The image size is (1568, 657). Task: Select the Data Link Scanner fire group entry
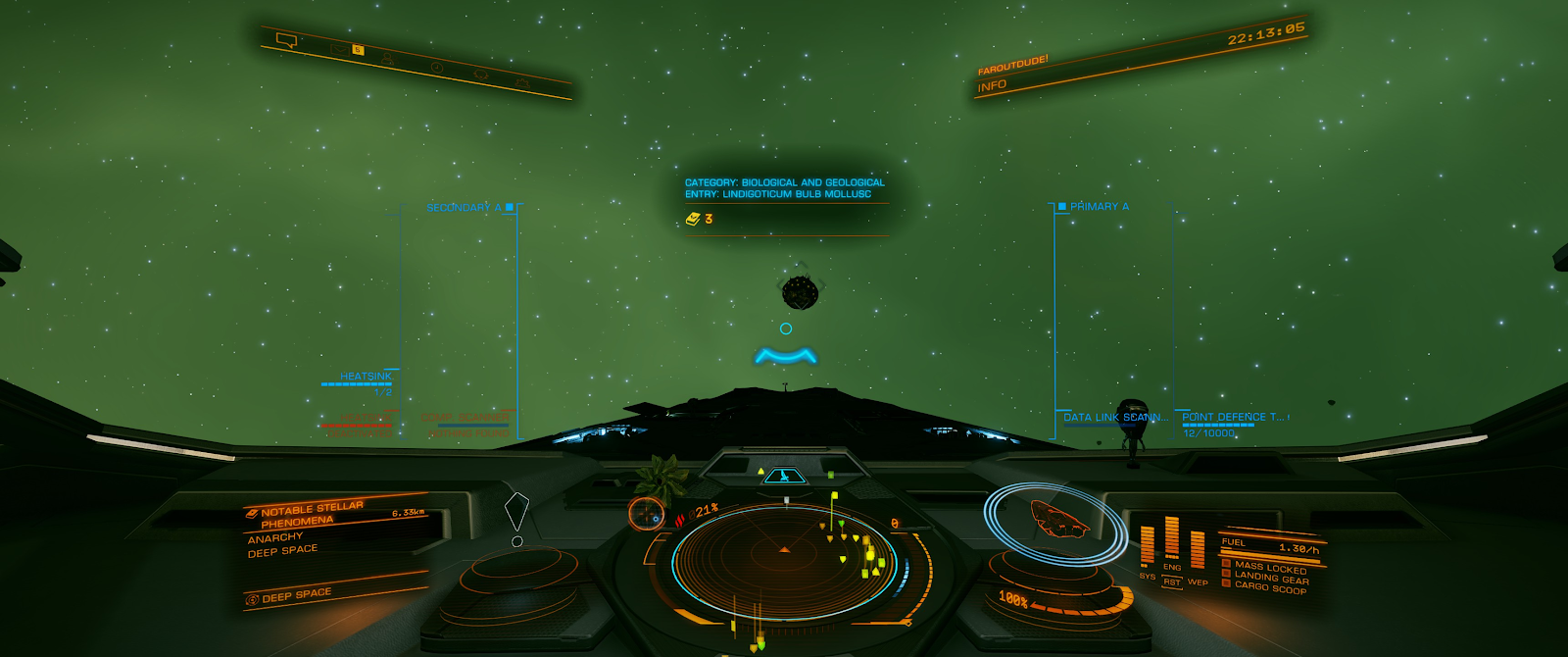tap(1115, 418)
